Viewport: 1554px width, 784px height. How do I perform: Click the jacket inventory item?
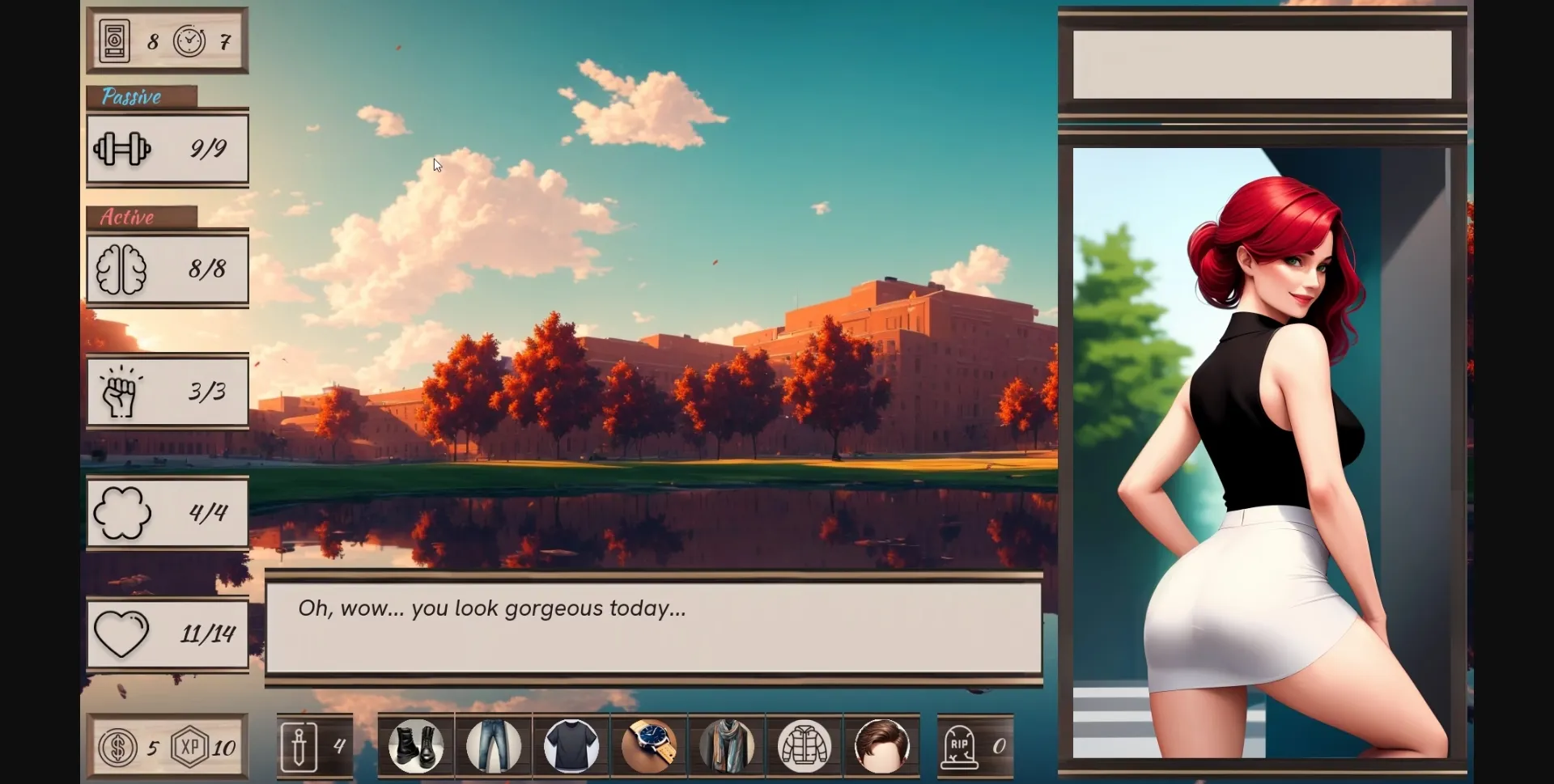tap(805, 746)
